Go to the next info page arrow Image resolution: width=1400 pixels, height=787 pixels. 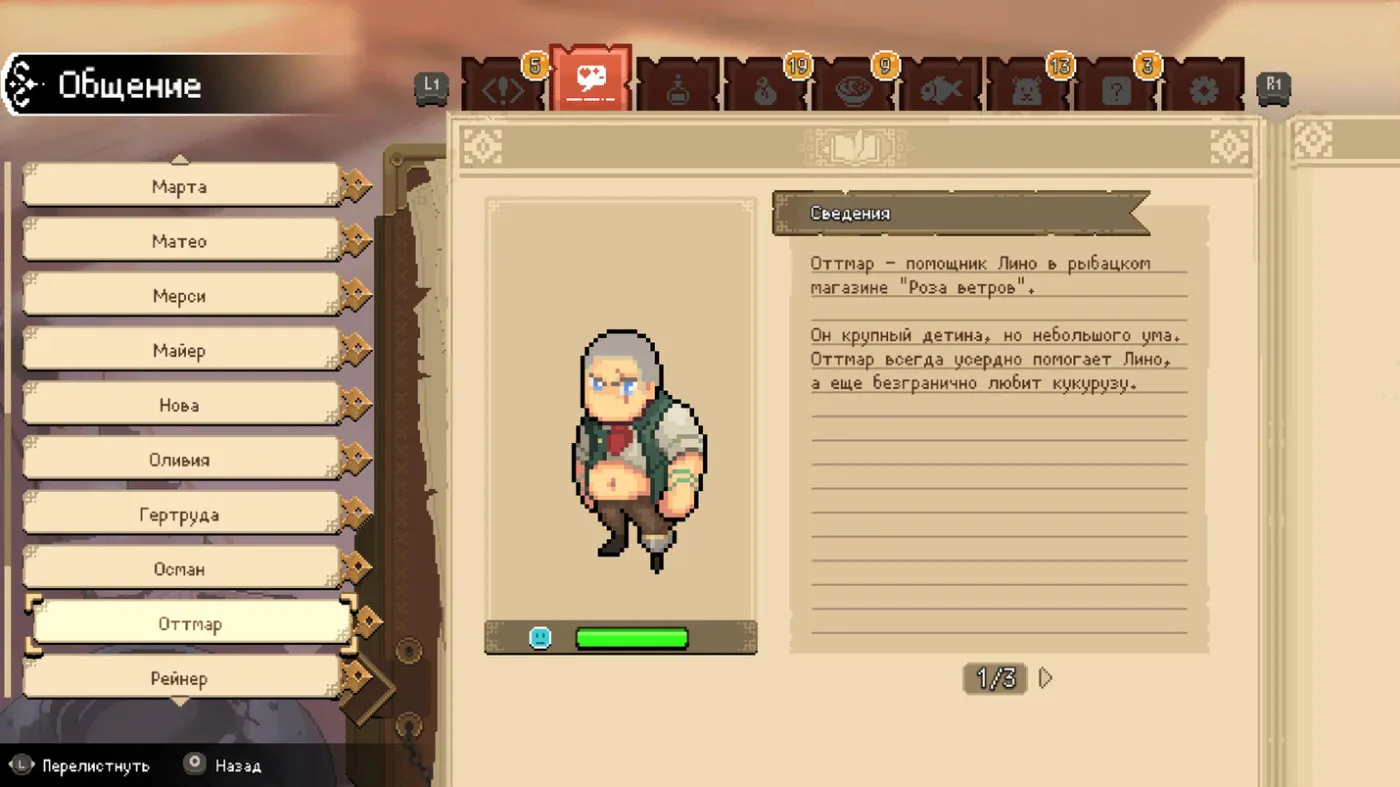coord(1046,678)
